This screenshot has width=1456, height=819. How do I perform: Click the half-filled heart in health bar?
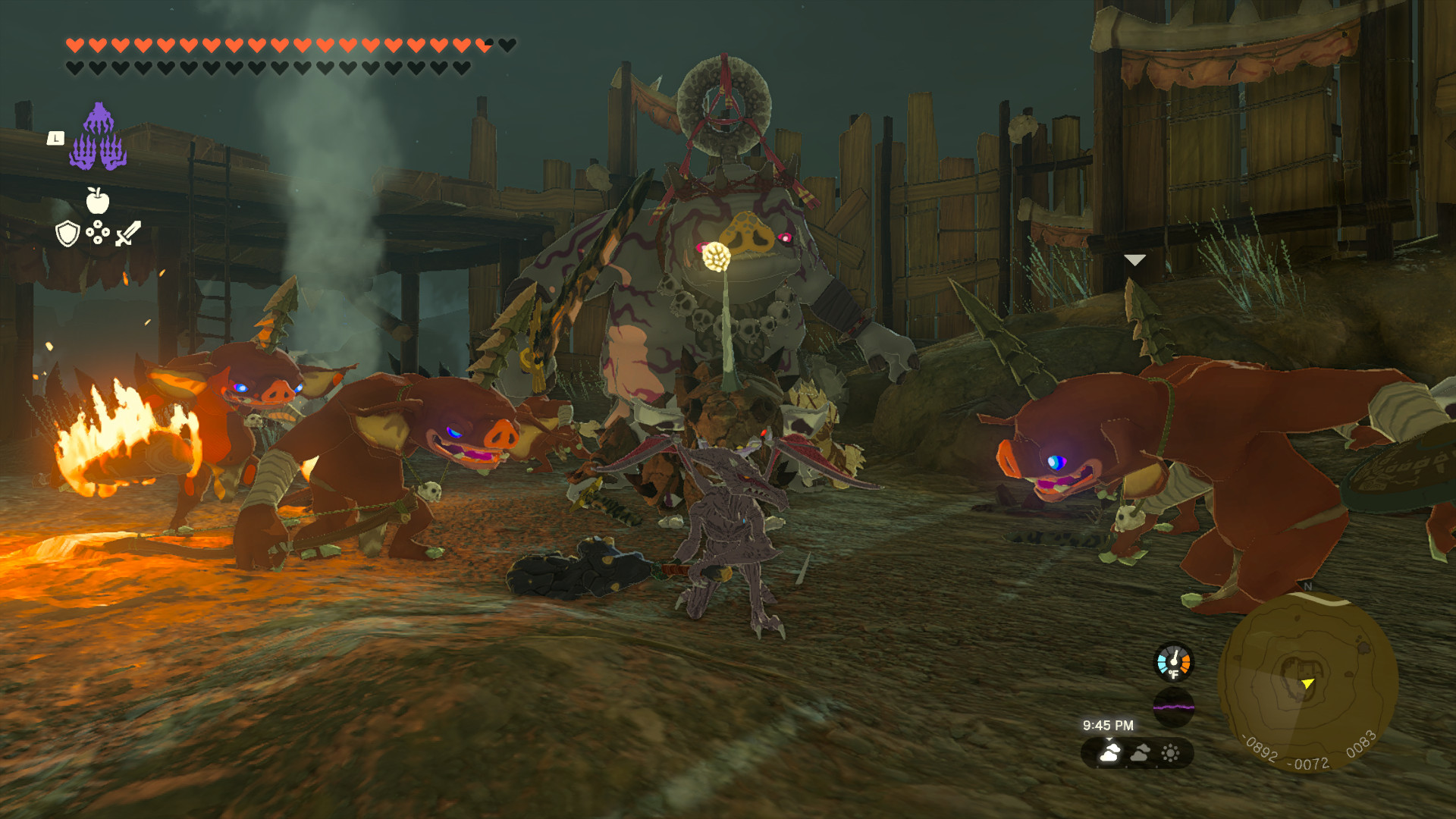click(483, 44)
